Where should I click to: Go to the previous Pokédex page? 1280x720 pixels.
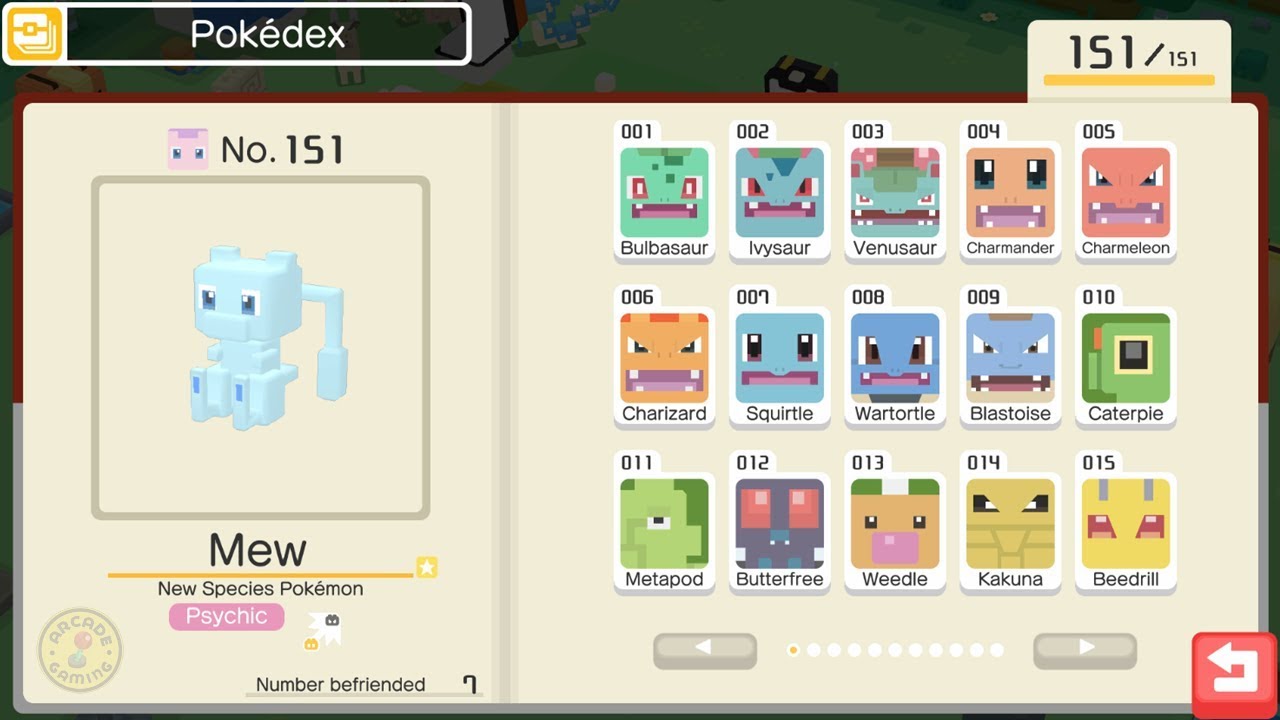704,650
